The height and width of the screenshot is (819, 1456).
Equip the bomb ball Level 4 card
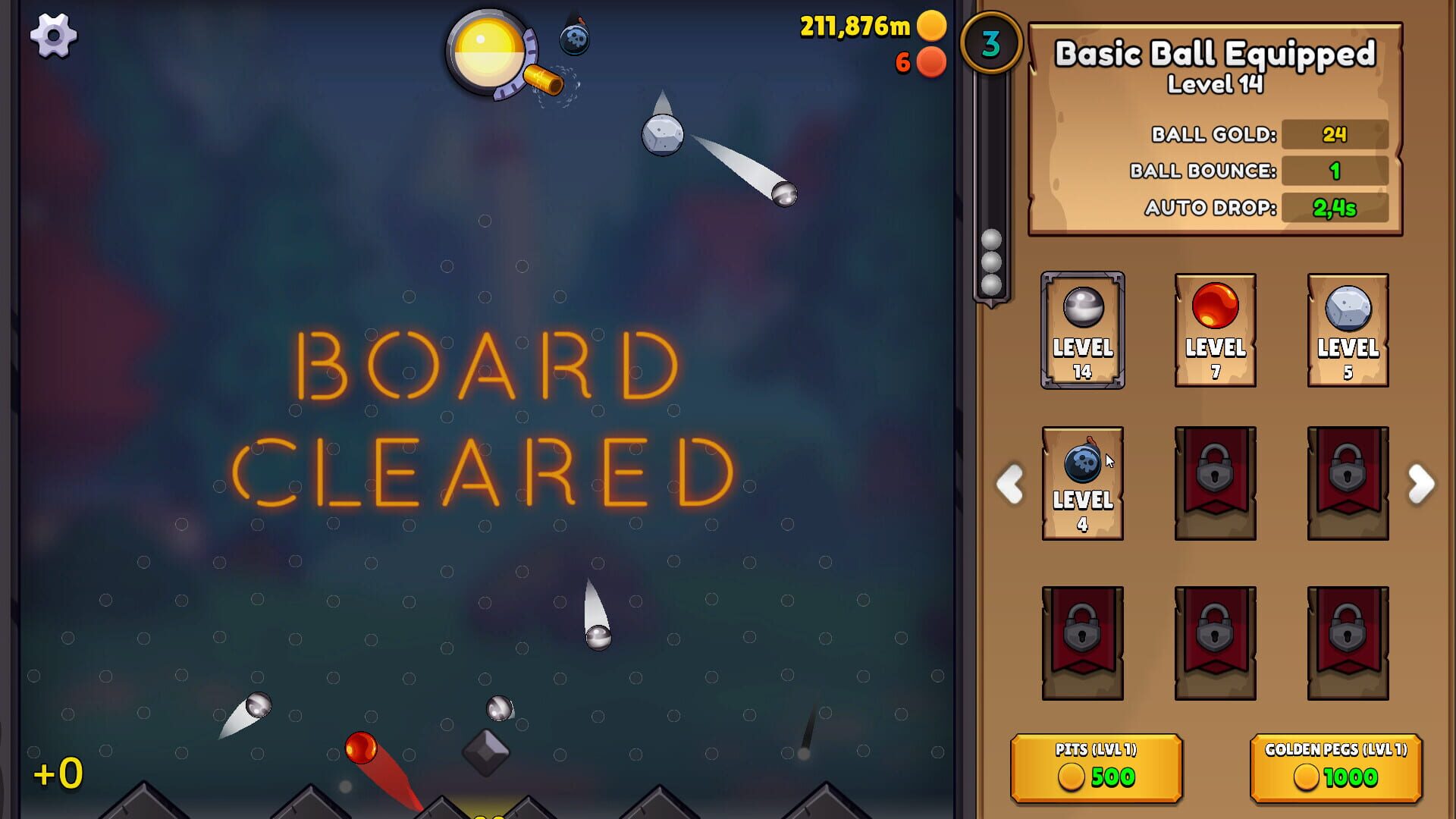coord(1083,484)
